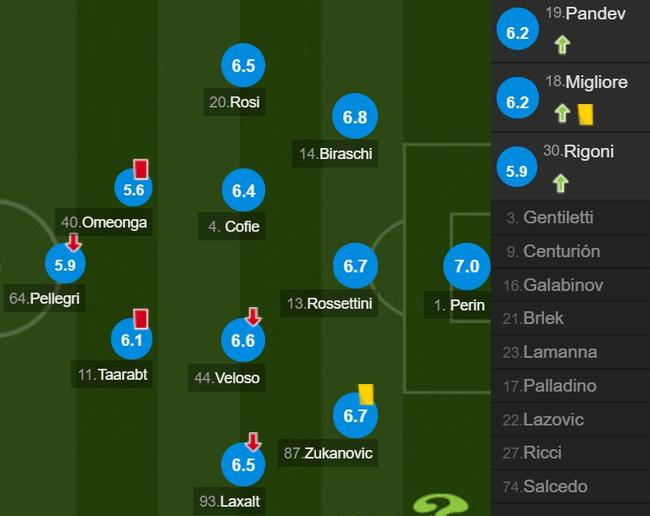Viewport: 650px width, 516px height.
Task: Show Veloso's player rating details
Action: [243, 340]
